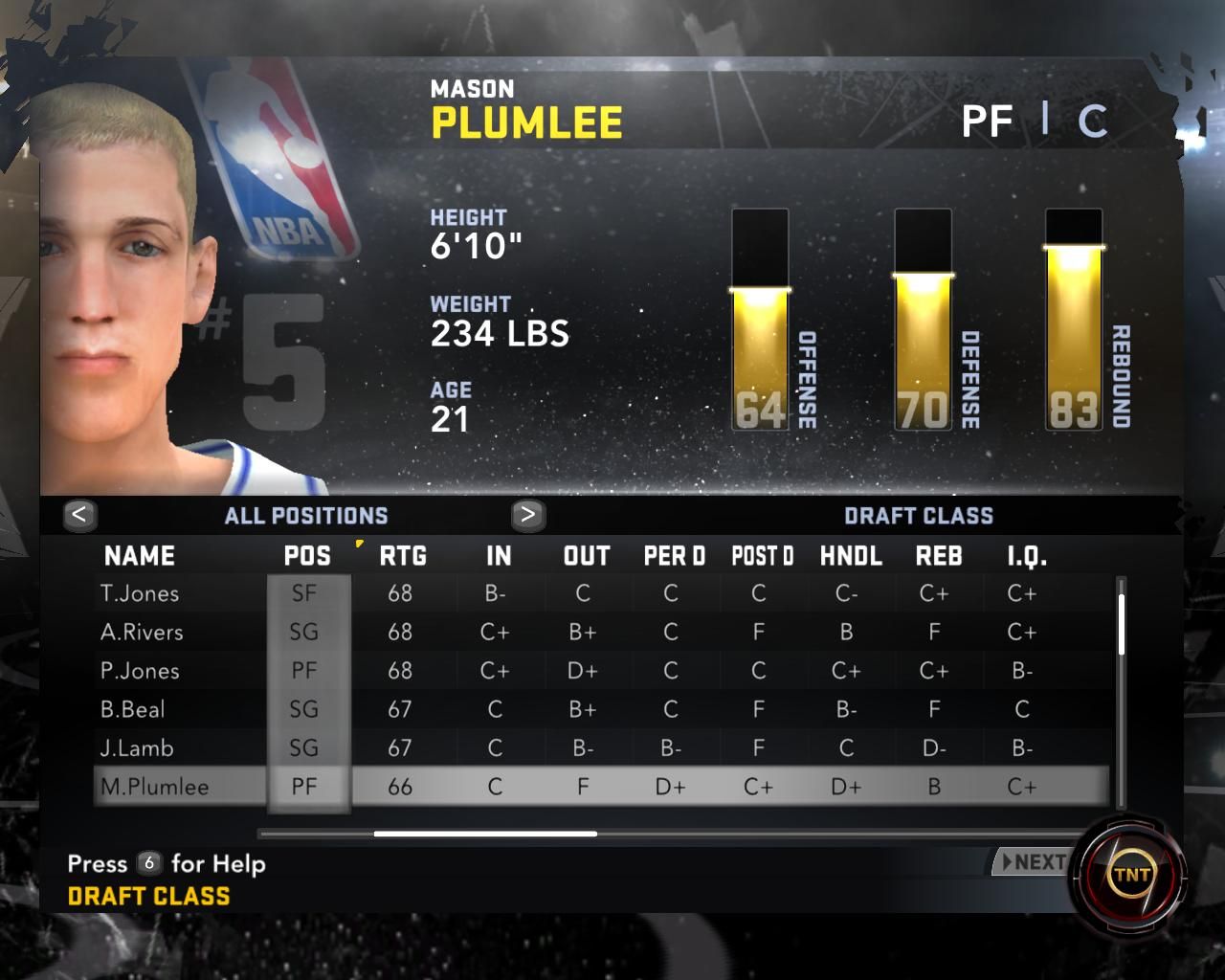The height and width of the screenshot is (980, 1225).
Task: Go to previous position filter arrow
Action: pyautogui.click(x=79, y=515)
